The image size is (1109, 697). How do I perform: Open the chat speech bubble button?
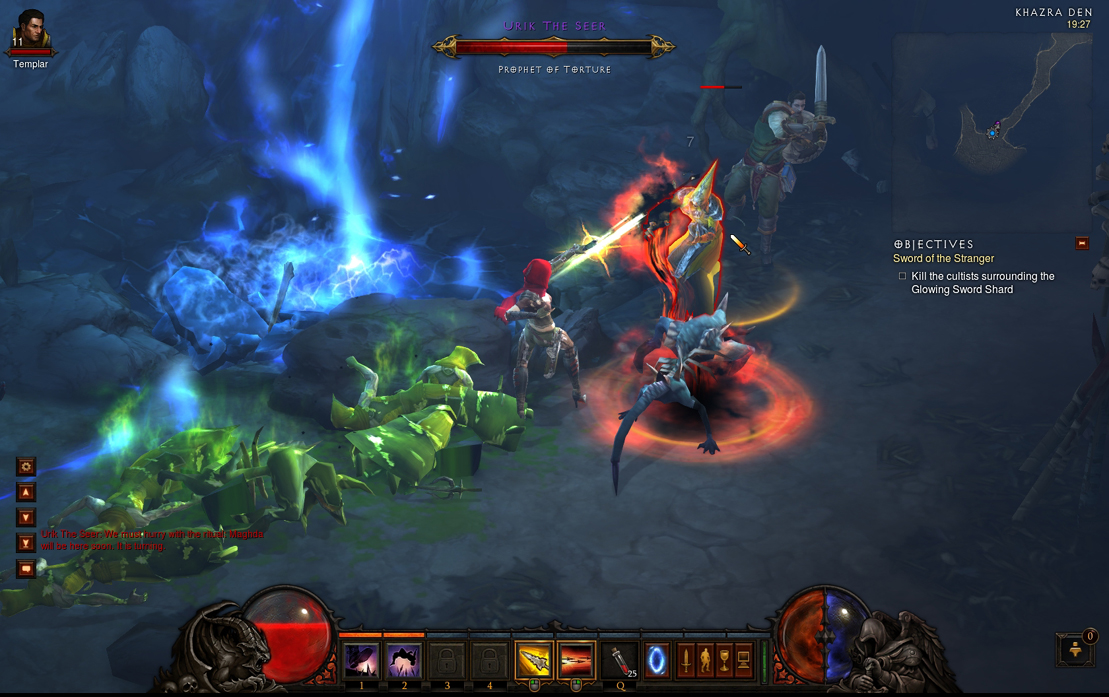click(26, 569)
